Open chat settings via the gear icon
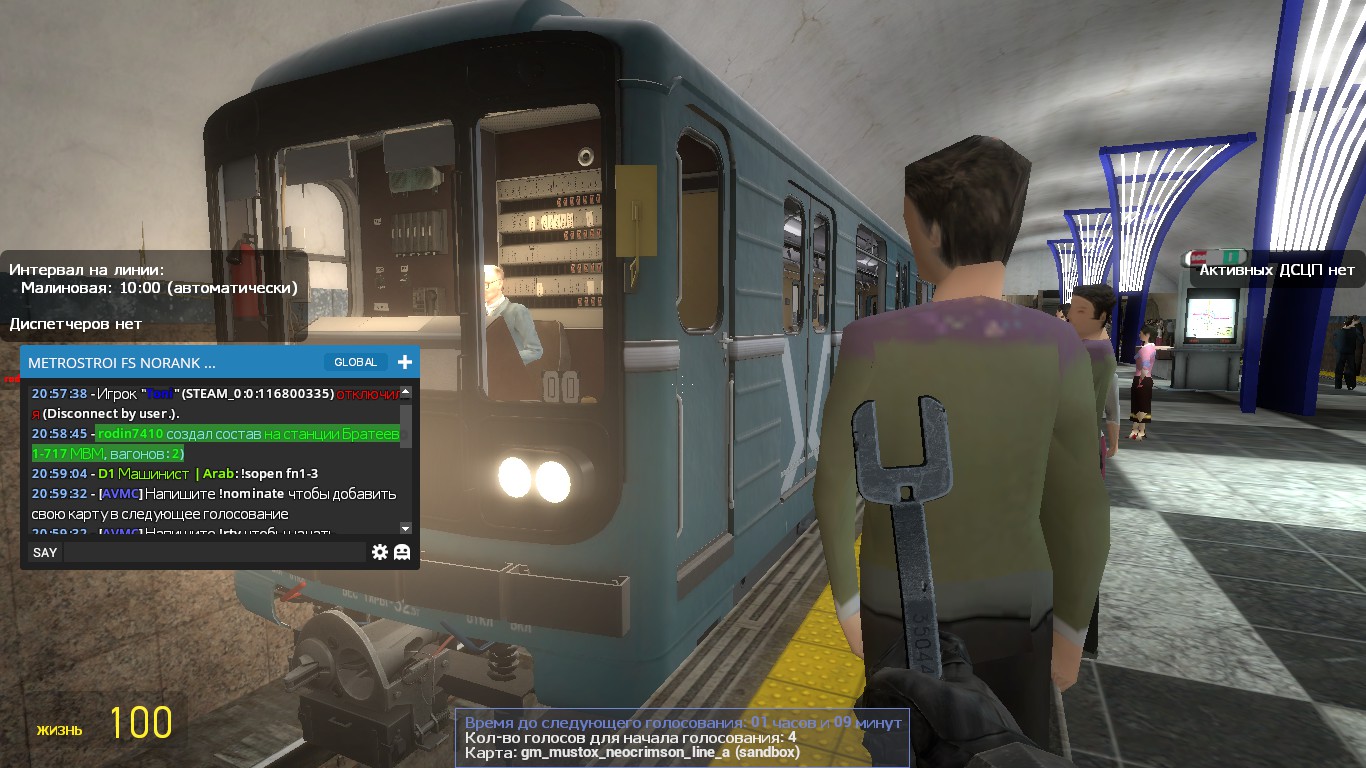1366x768 pixels. (x=380, y=552)
